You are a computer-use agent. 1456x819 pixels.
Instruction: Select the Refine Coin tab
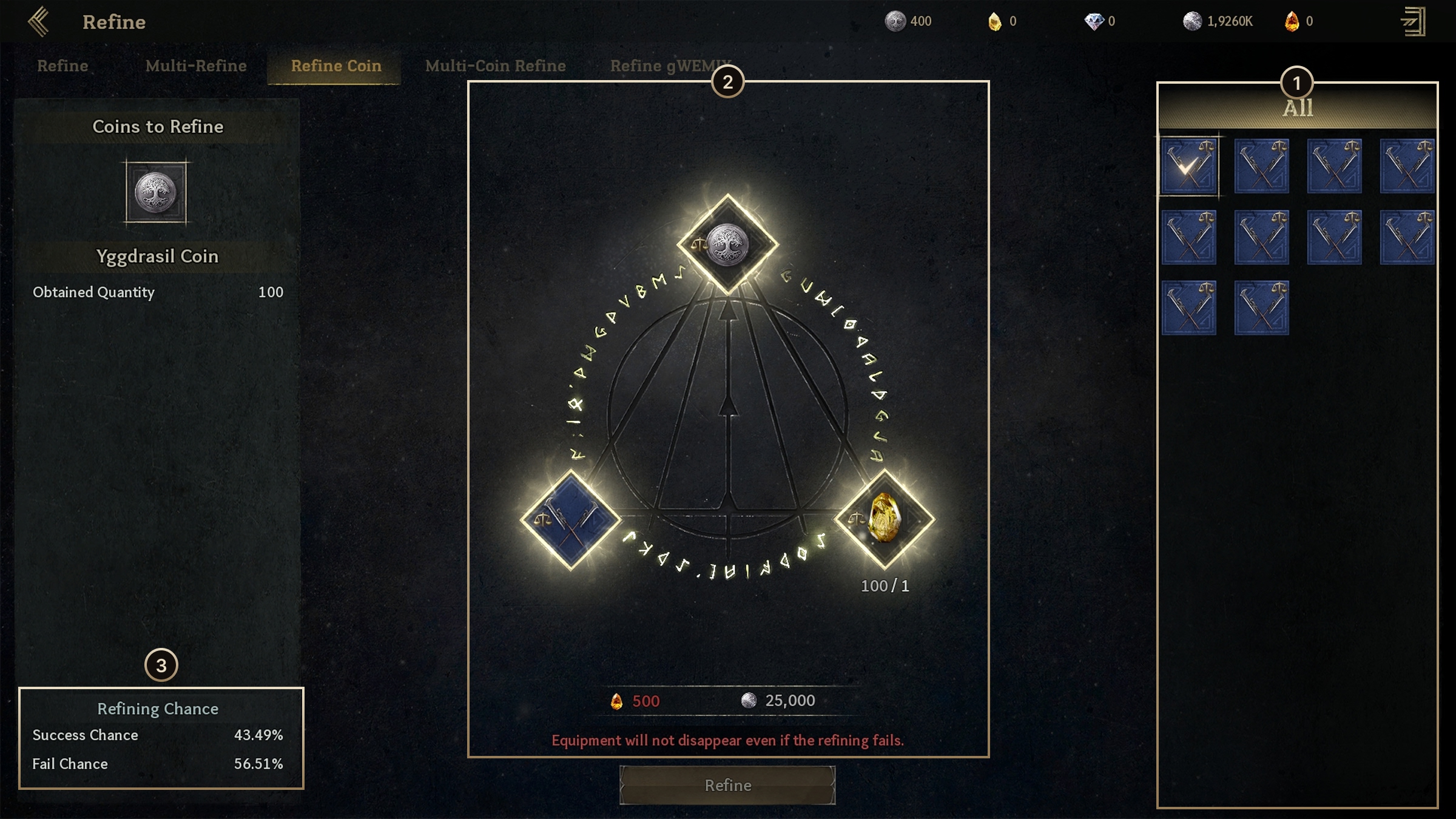(x=336, y=66)
